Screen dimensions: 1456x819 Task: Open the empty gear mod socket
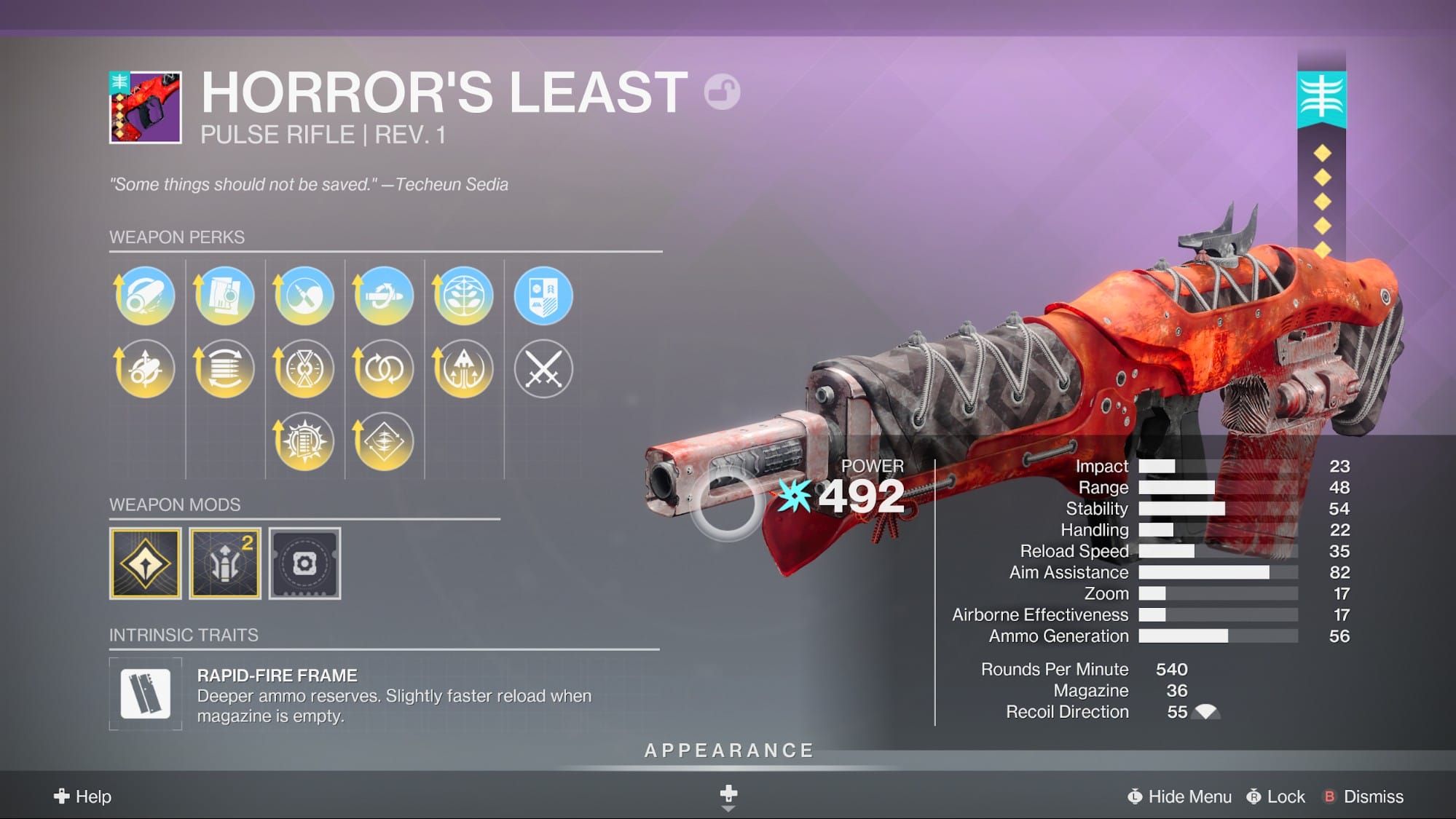point(304,563)
